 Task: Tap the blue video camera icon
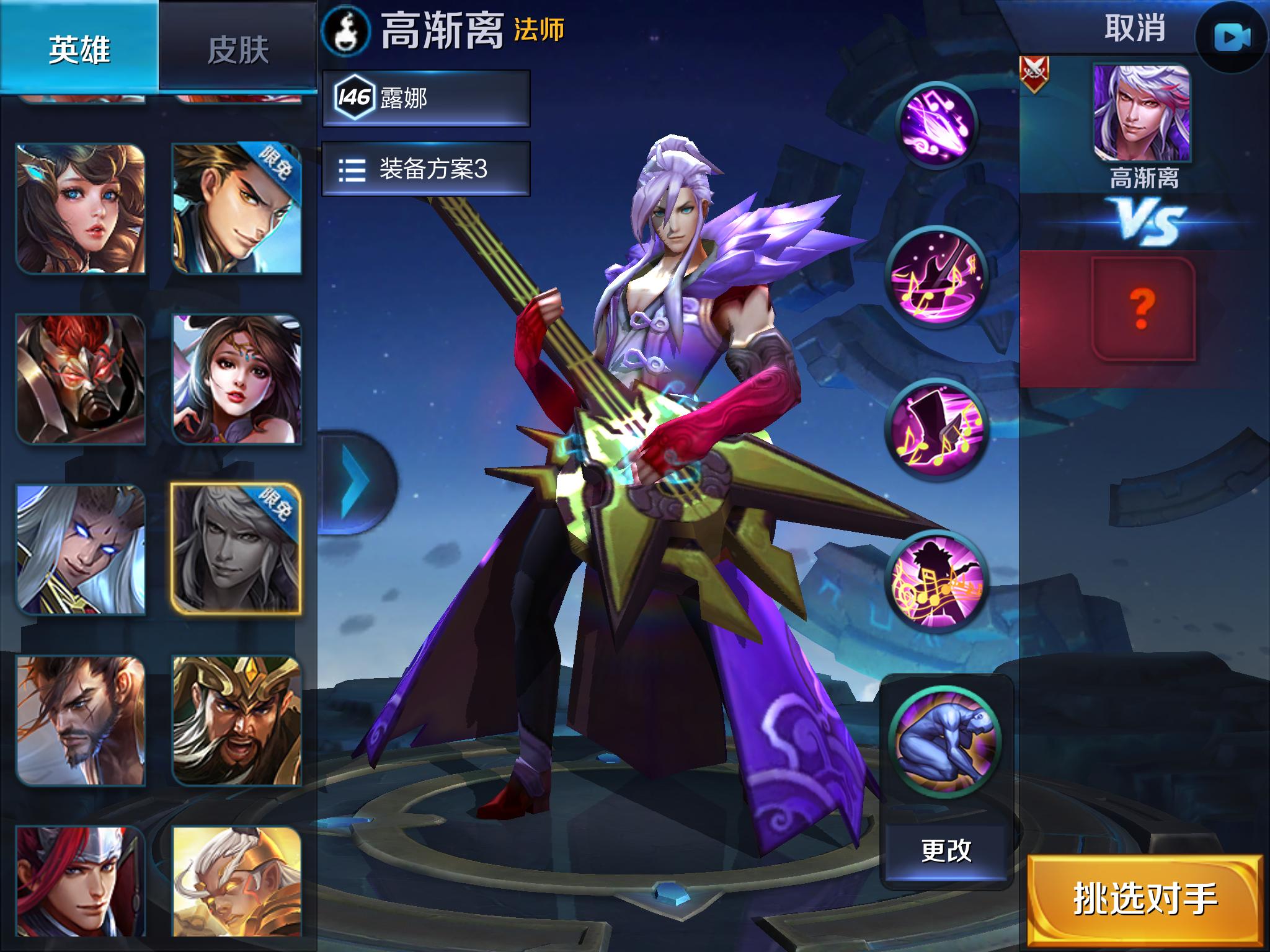1232,38
